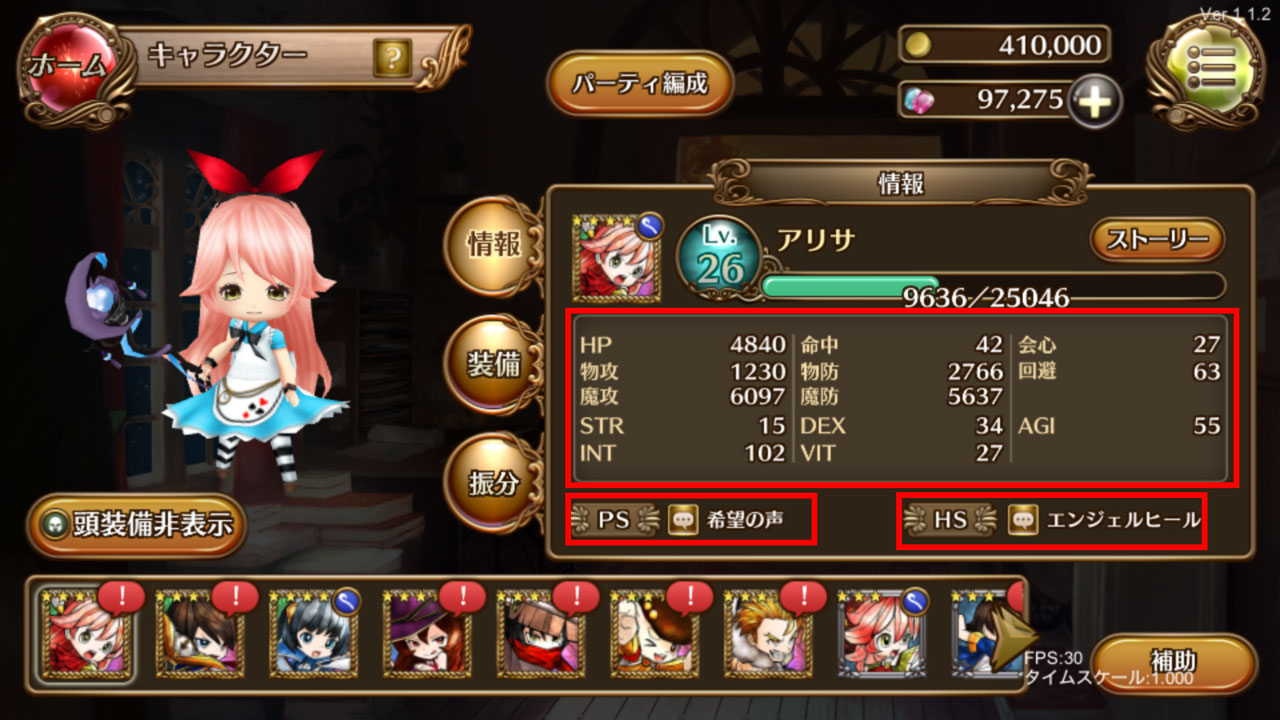The height and width of the screenshot is (720, 1280).
Task: Click the gold coin currency icon
Action: [921, 45]
